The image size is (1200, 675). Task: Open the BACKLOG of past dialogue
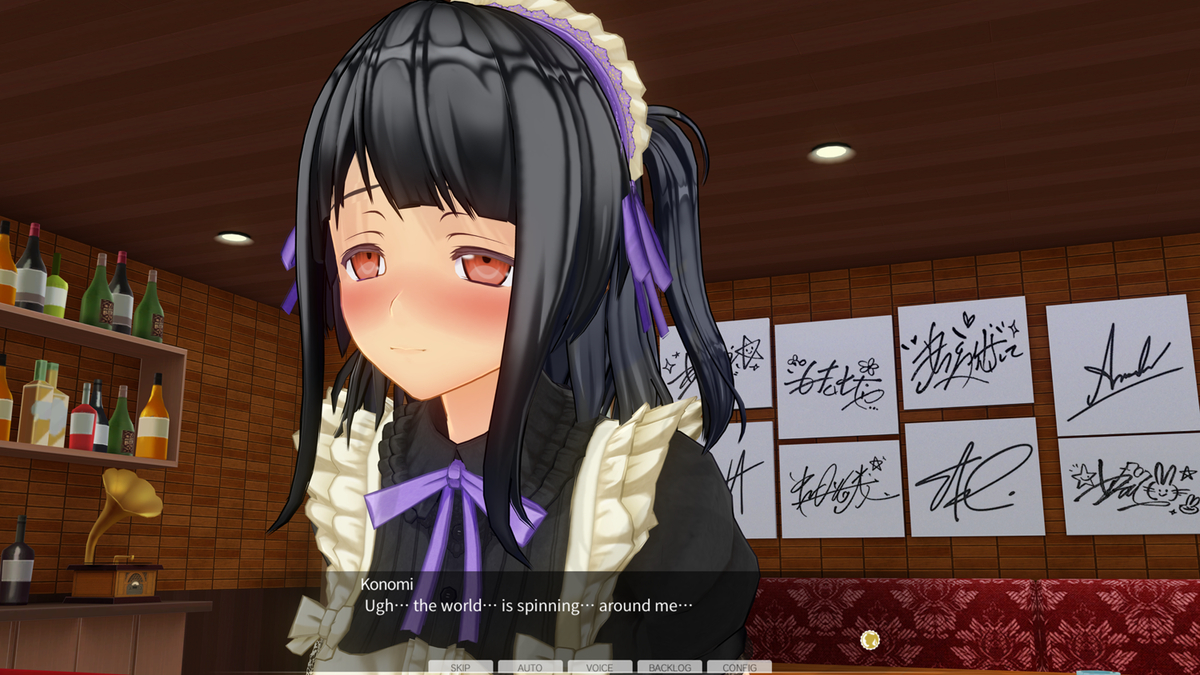click(669, 667)
